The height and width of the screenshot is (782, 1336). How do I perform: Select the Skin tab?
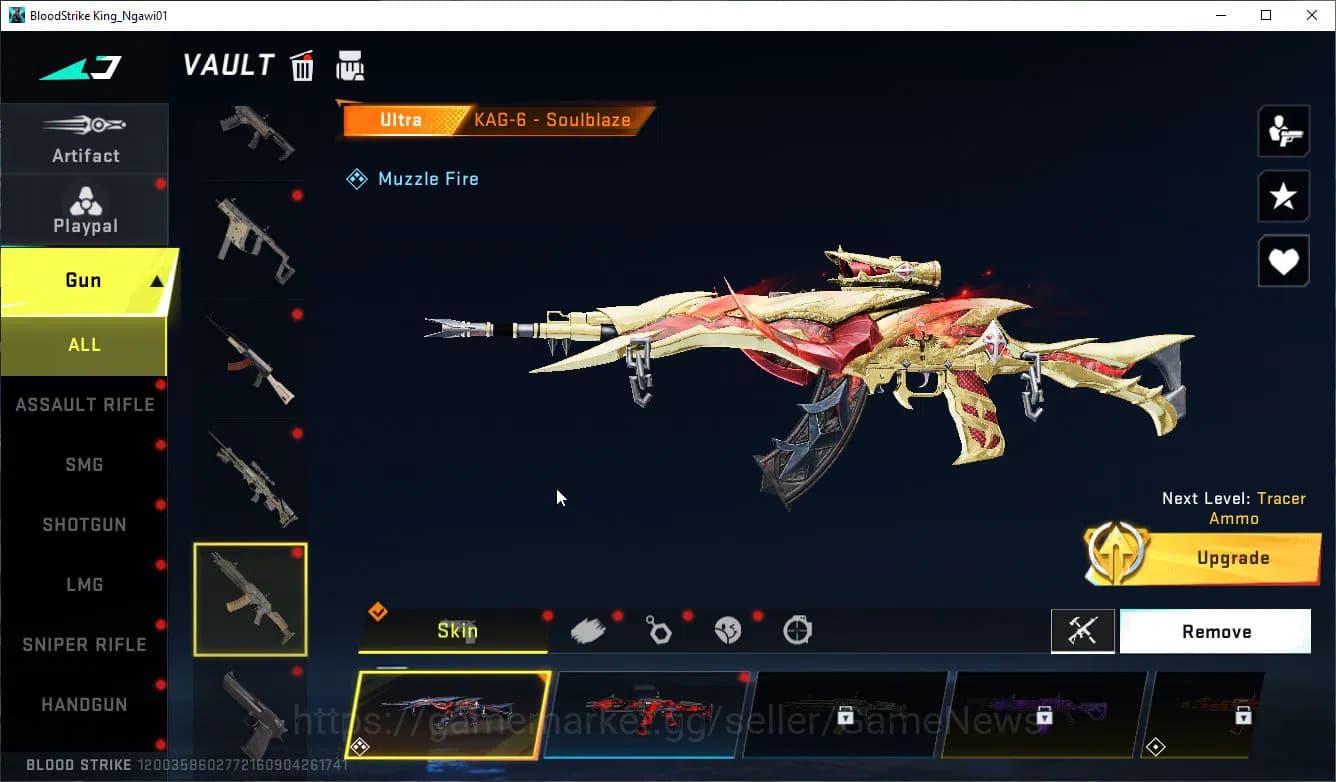pos(459,630)
